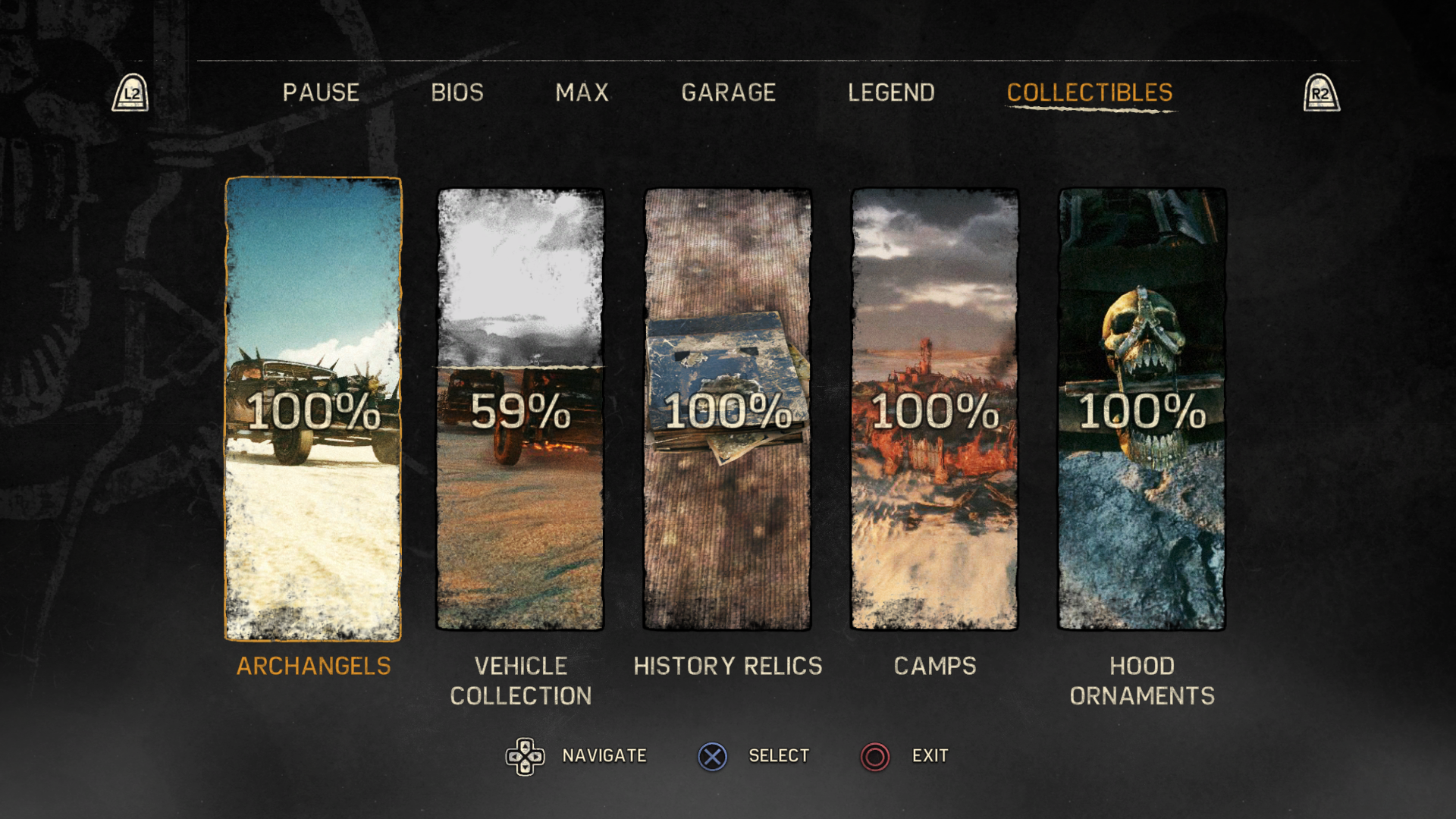Open the Camps collectible card
Screen dimensions: 1456x819
pyautogui.click(x=934, y=409)
